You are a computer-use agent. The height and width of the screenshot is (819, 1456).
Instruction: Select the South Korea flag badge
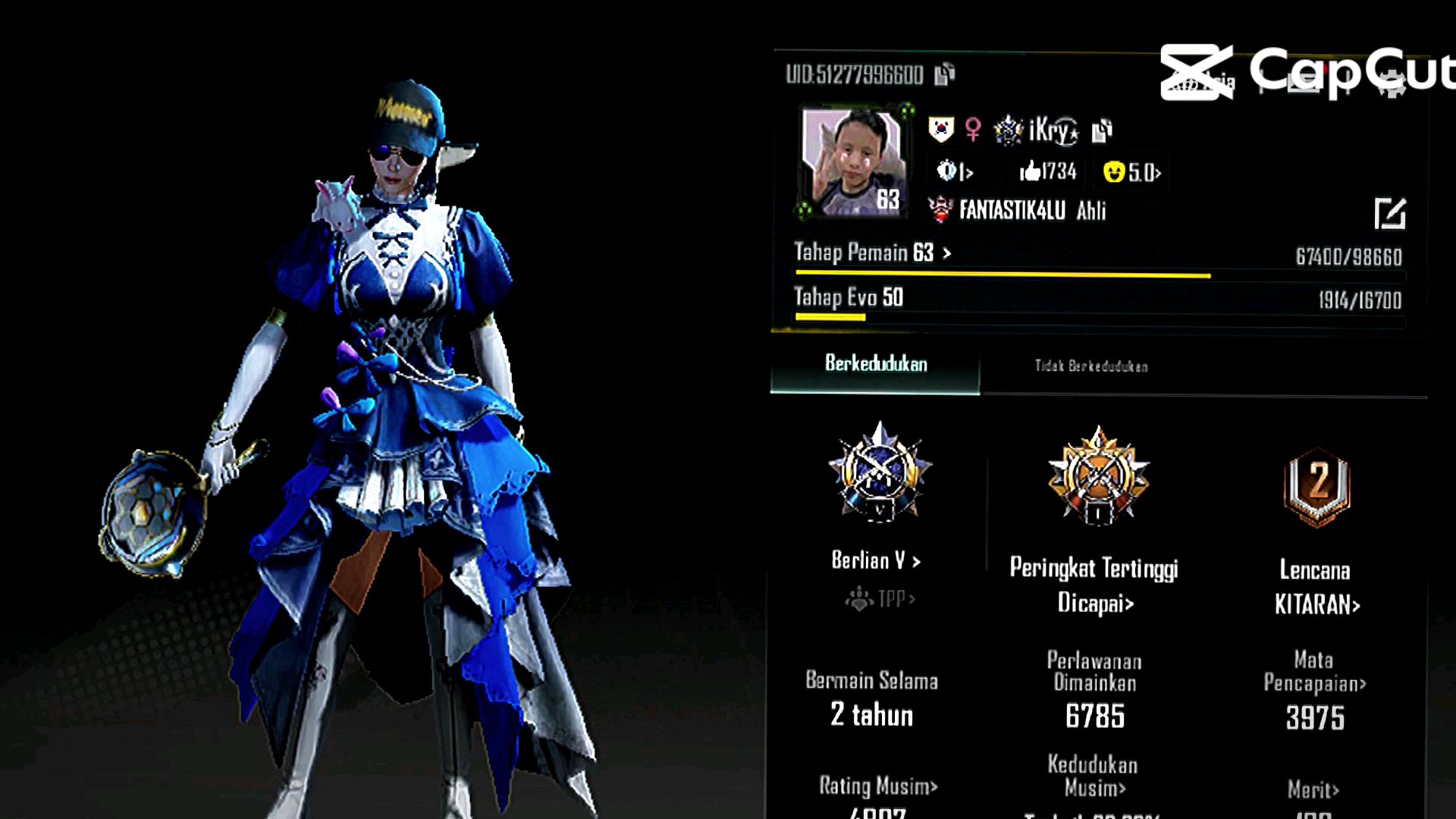click(940, 130)
